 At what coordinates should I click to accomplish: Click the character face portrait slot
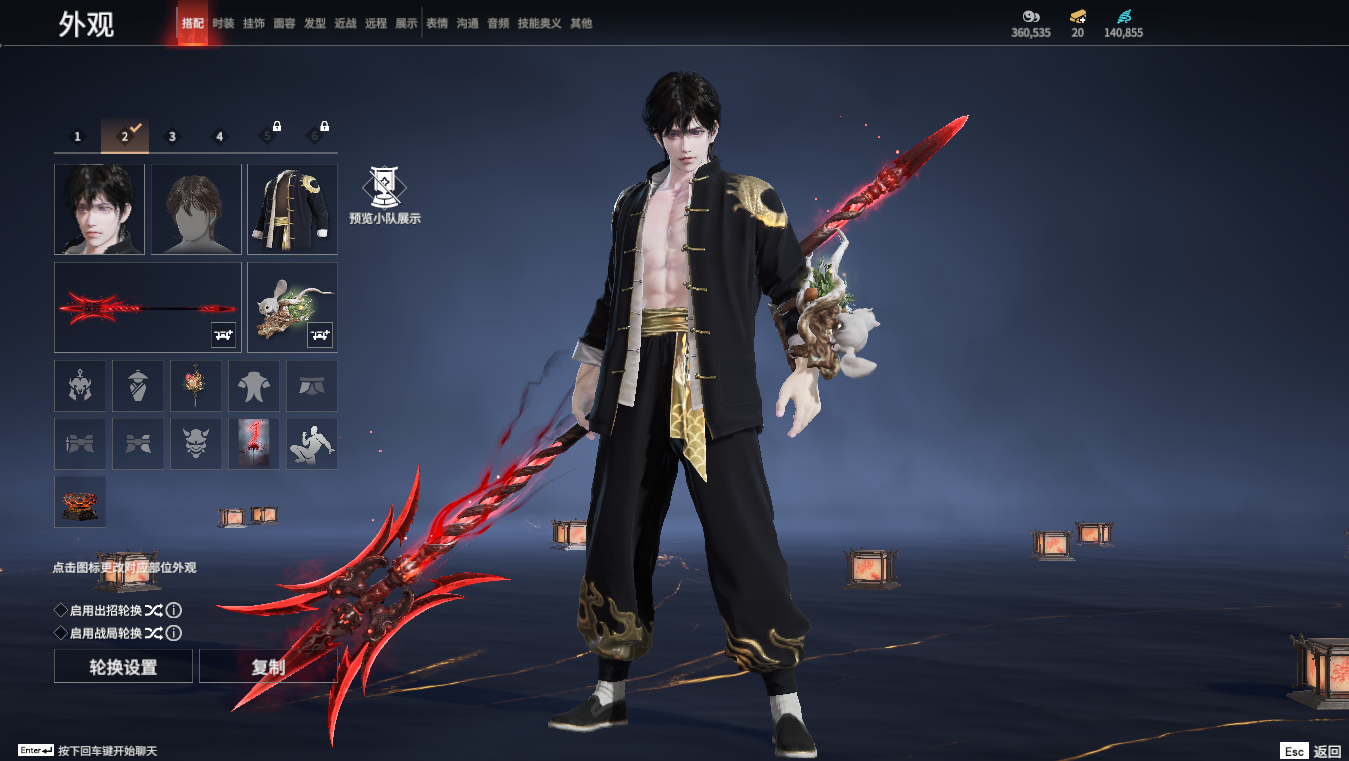point(99,209)
